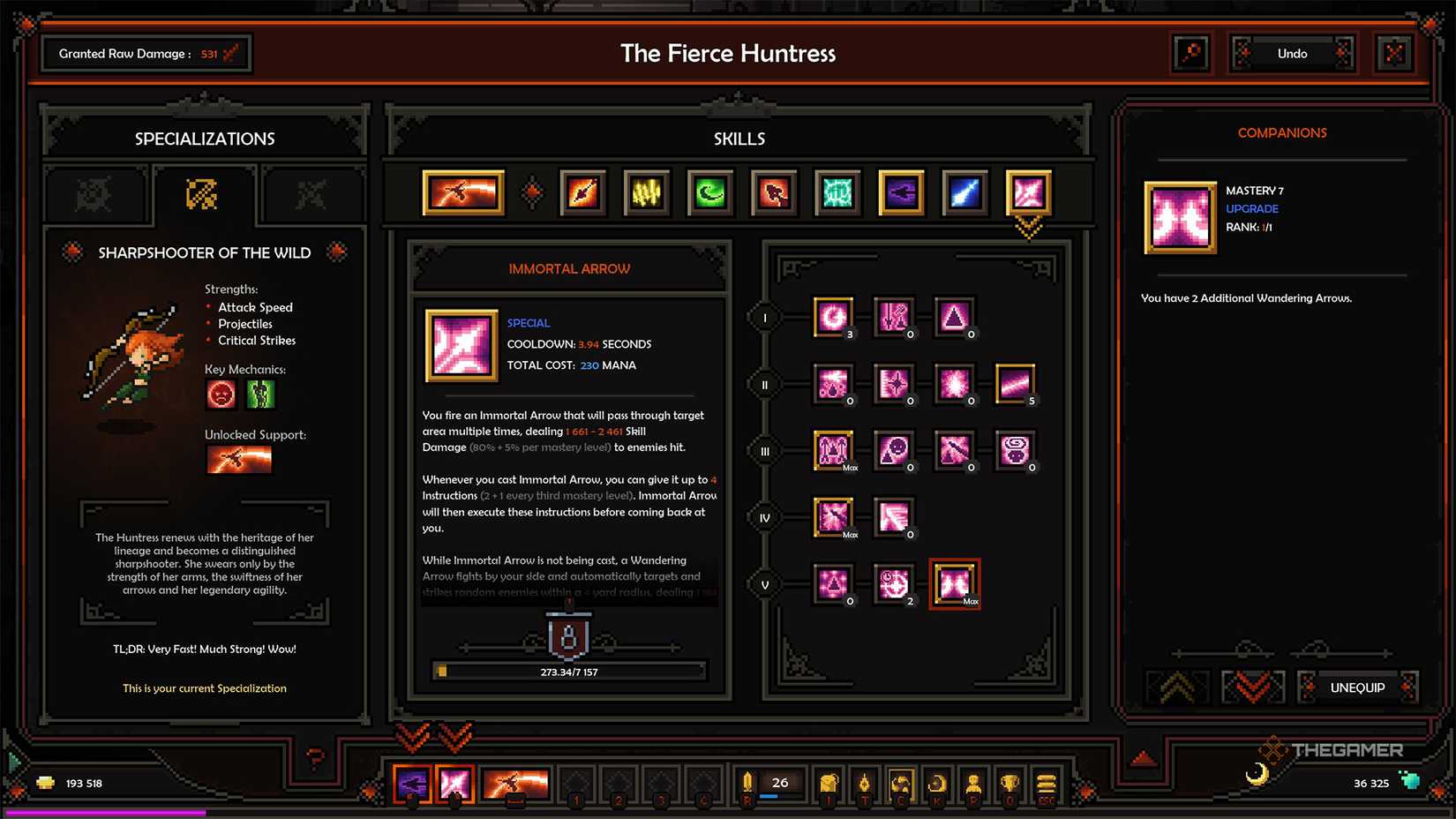Click the Wandering Arrows companion portrait
The image size is (1456, 819).
coord(1180,218)
